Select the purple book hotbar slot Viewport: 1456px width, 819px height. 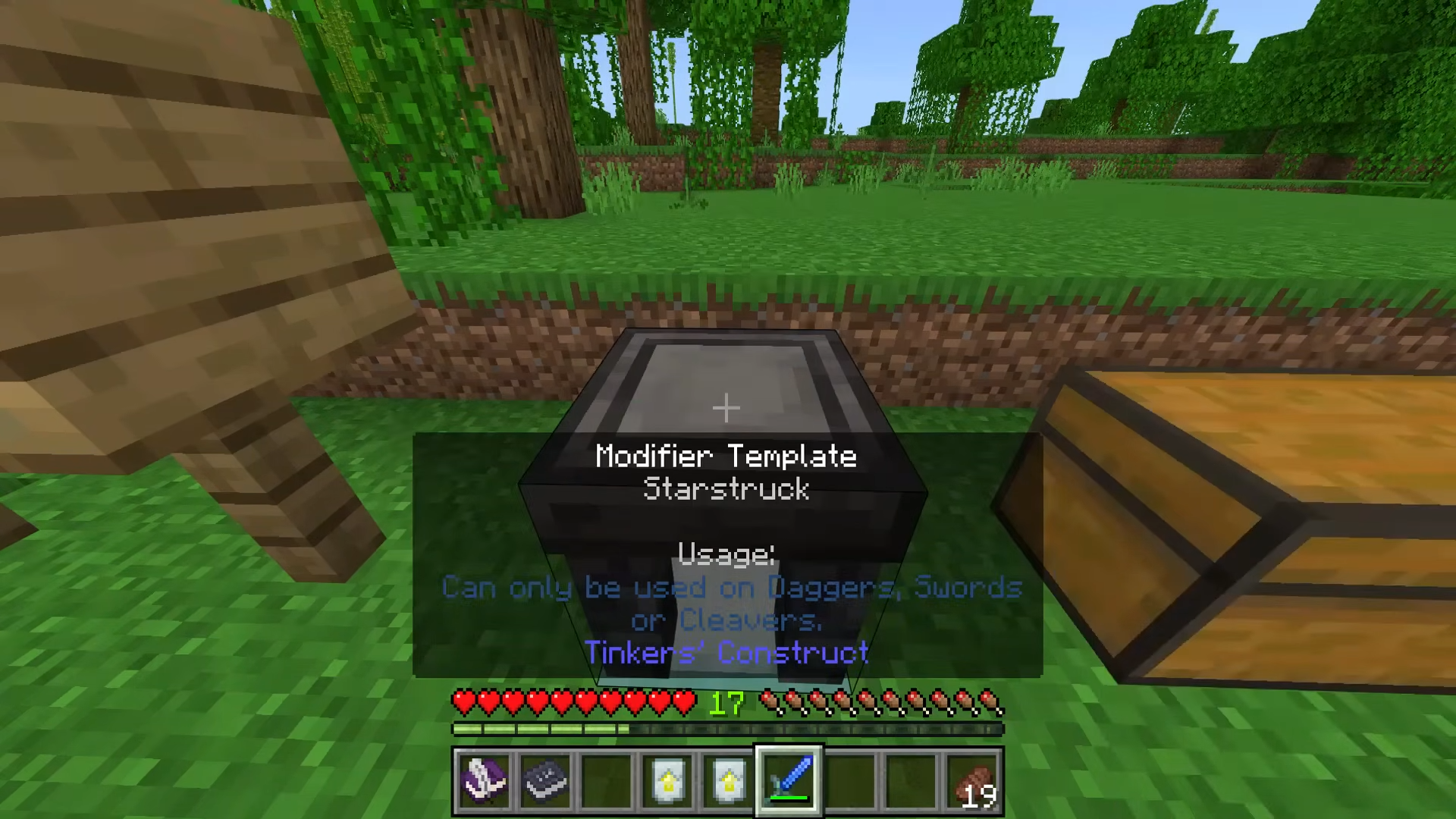click(x=485, y=780)
